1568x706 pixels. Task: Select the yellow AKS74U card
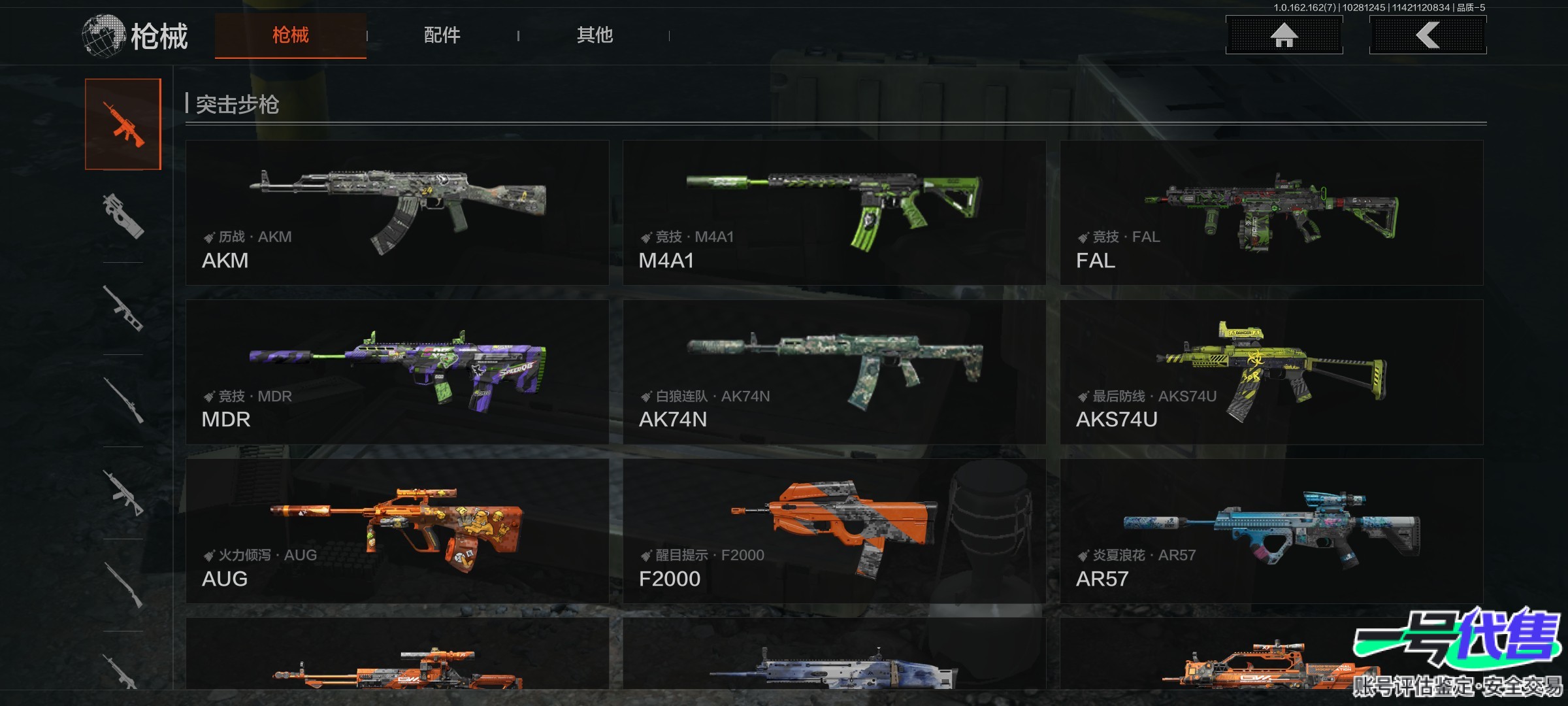click(x=1271, y=372)
